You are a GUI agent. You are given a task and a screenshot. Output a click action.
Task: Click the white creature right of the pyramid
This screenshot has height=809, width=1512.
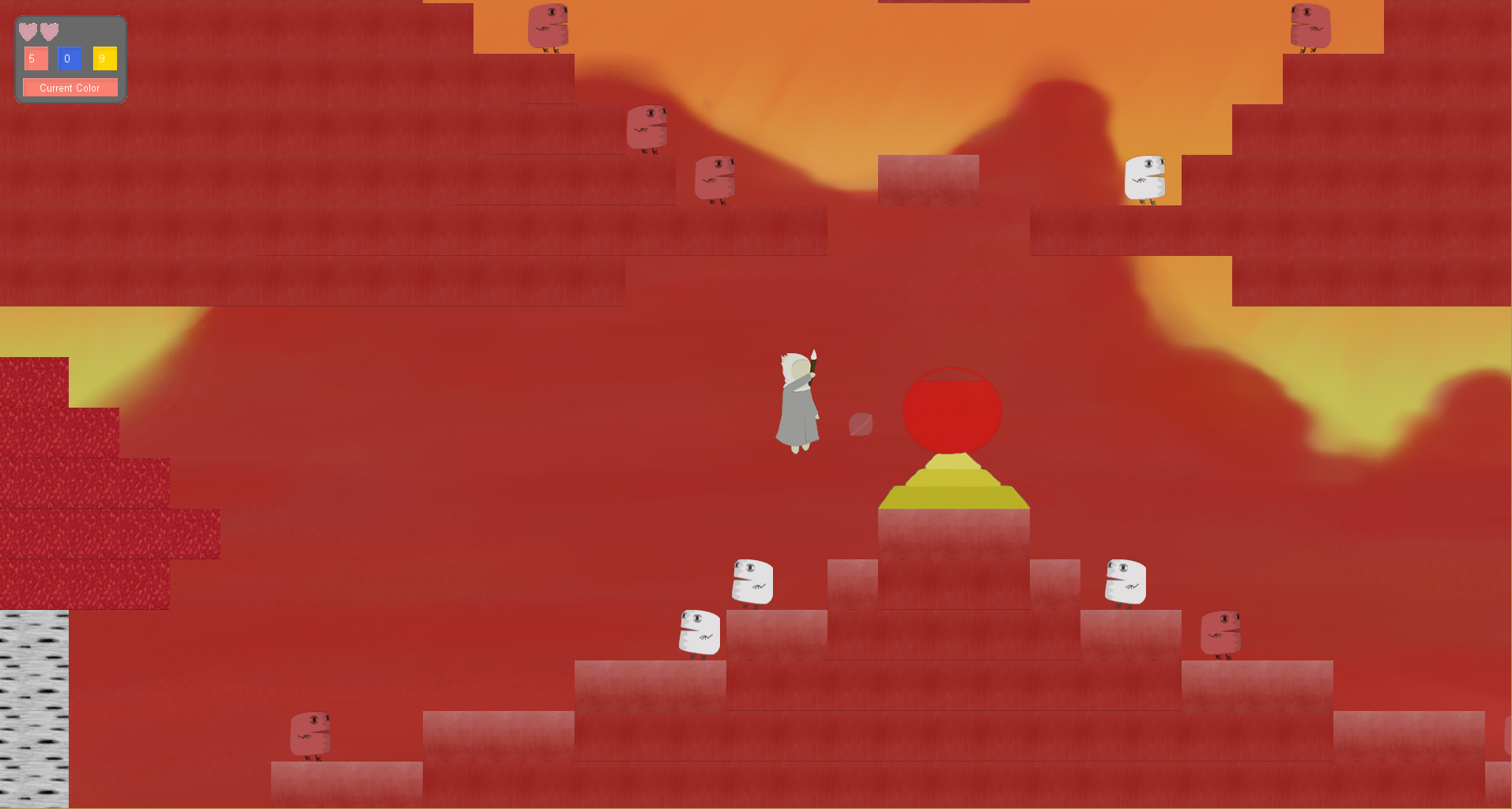(x=1125, y=581)
